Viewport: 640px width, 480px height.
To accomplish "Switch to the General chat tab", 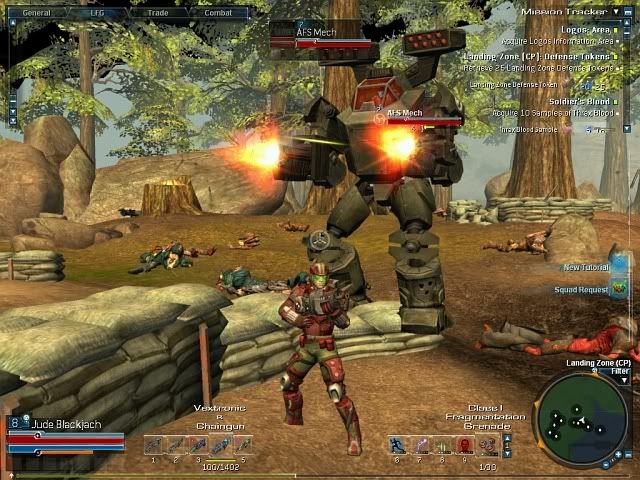I will pyautogui.click(x=37, y=13).
